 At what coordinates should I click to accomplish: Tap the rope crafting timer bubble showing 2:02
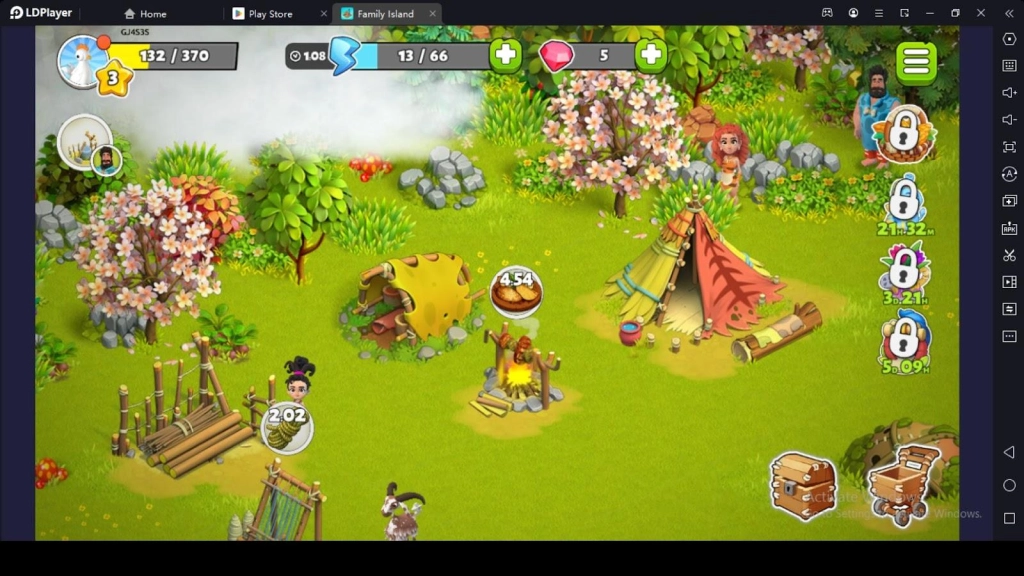click(287, 427)
